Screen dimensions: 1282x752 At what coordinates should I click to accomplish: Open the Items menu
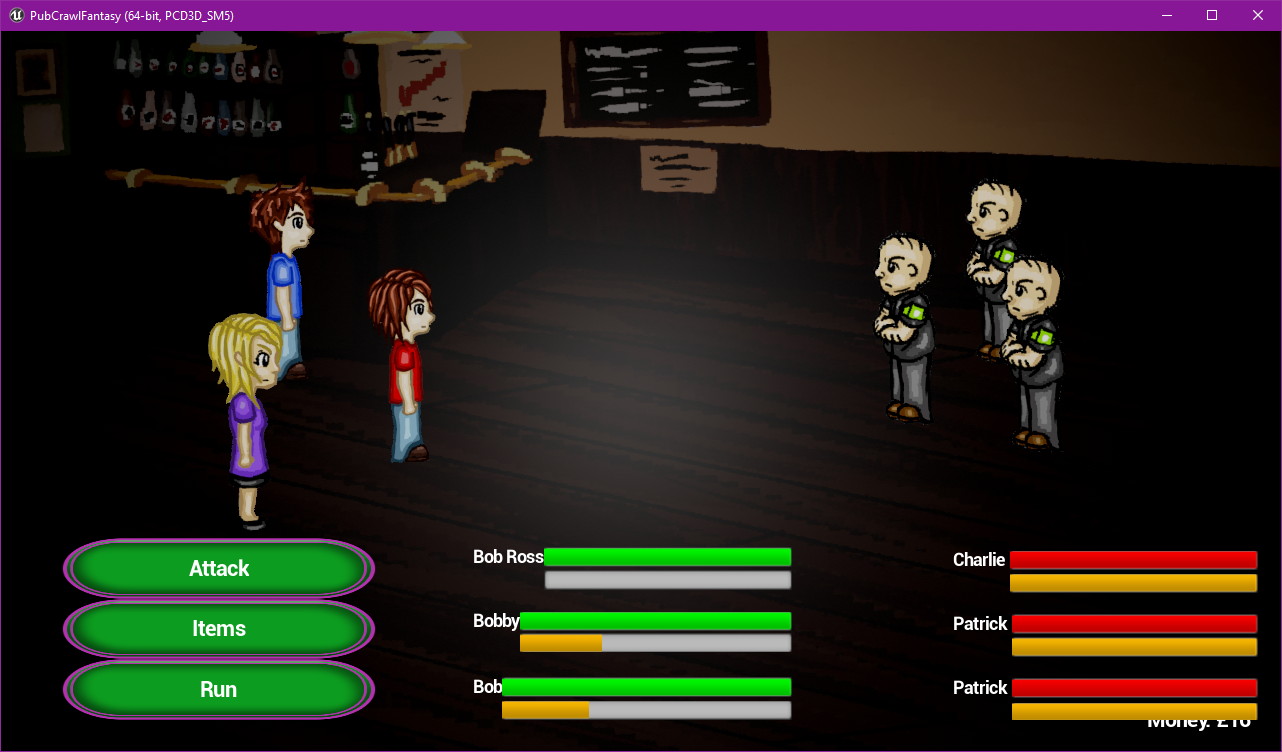(219, 628)
